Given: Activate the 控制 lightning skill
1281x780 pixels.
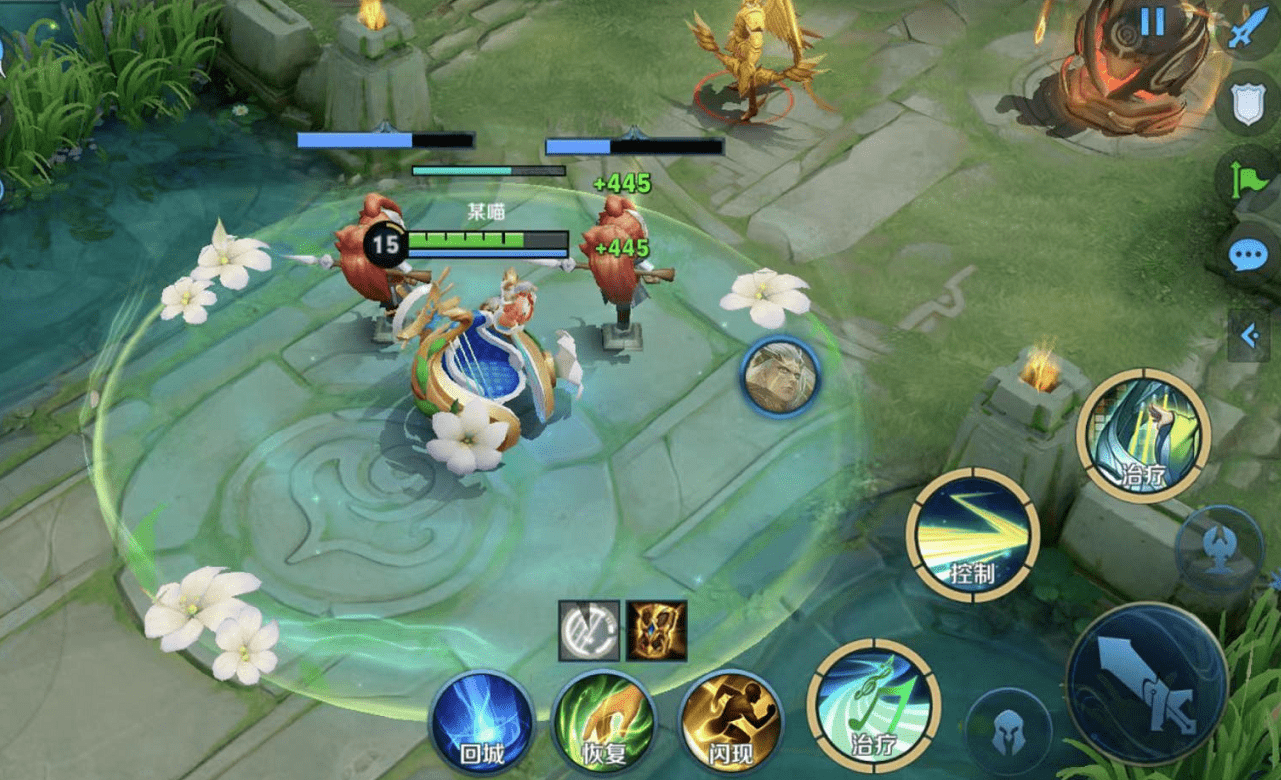Looking at the screenshot, I should (x=972, y=533).
